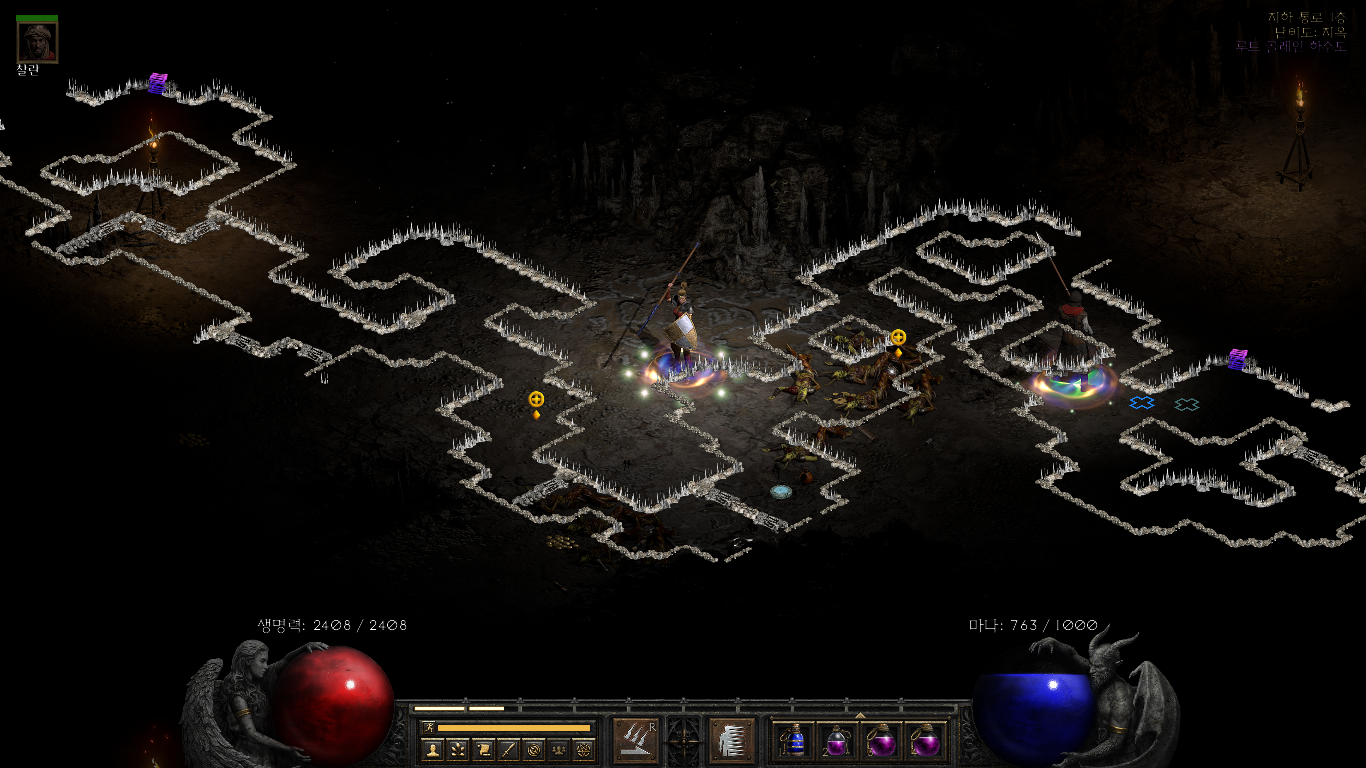
Task: Open character sheet via bust icon
Action: click(x=432, y=749)
